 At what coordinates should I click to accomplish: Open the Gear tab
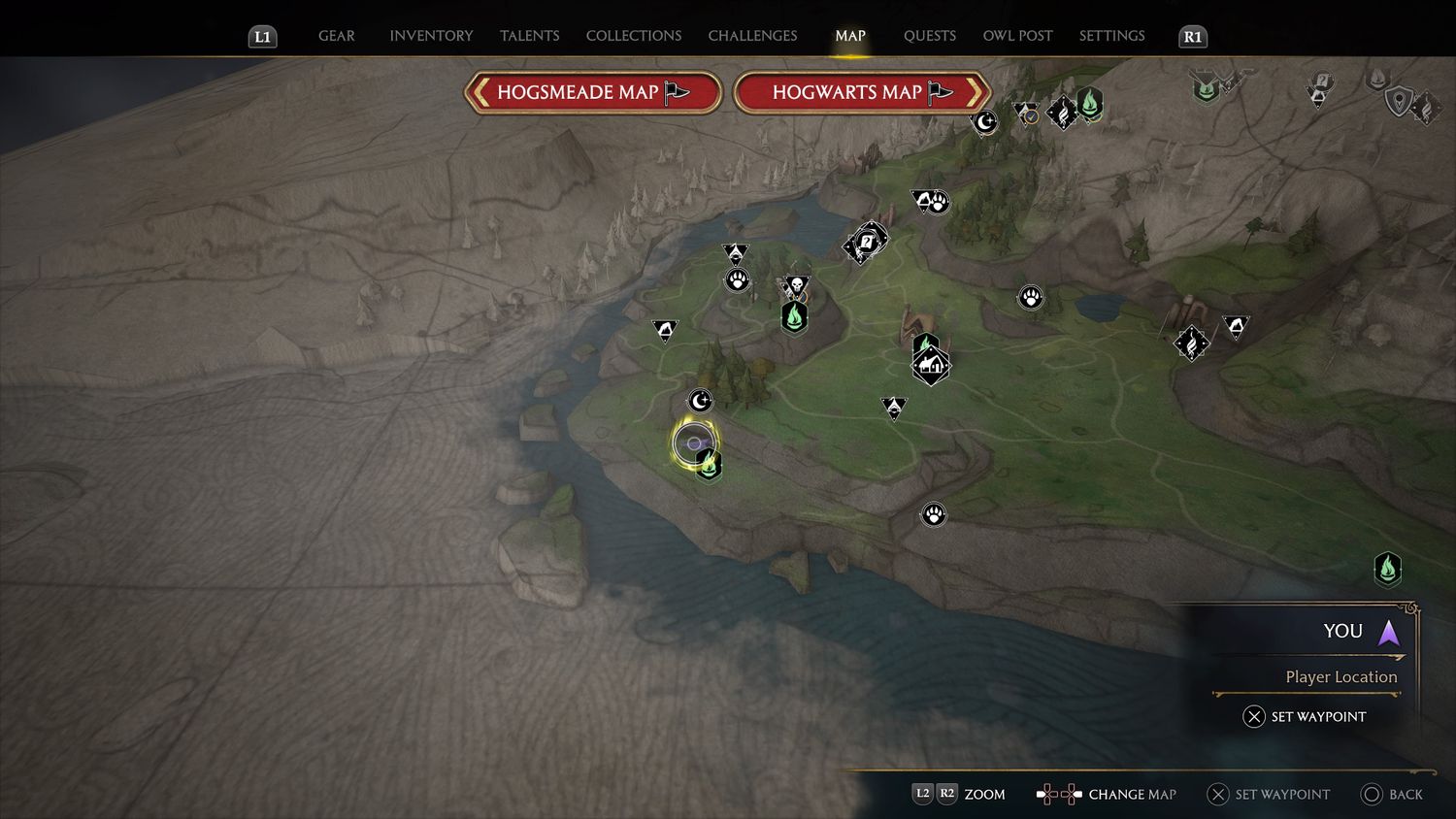336,36
